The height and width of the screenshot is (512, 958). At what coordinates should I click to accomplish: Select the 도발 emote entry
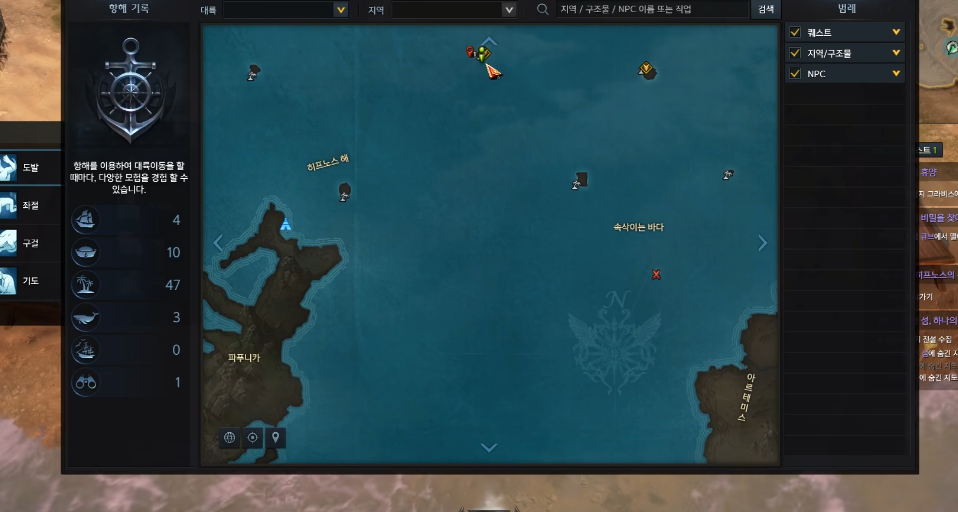[x=22, y=168]
